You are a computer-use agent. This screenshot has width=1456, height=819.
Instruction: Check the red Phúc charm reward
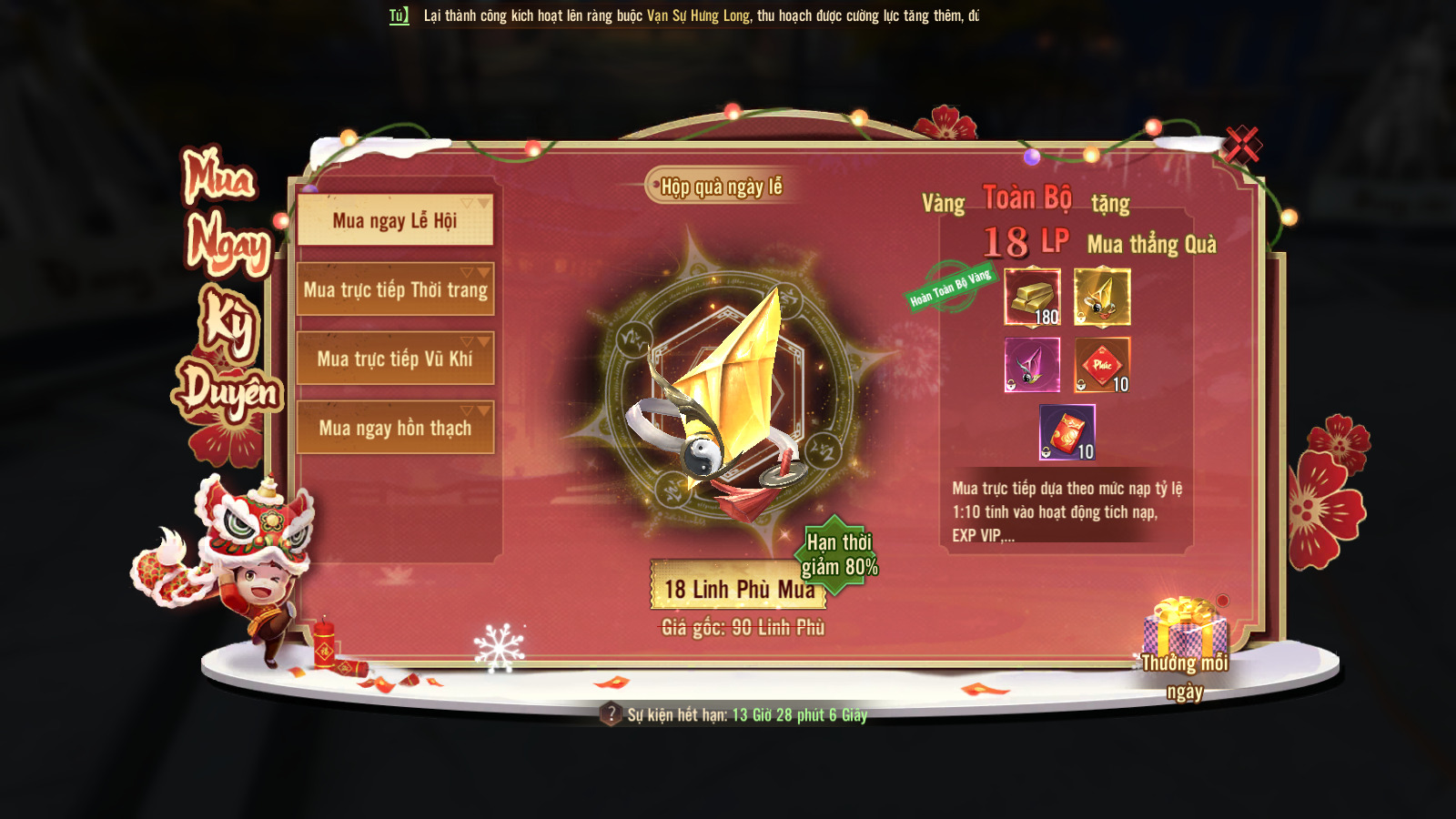tap(1102, 365)
